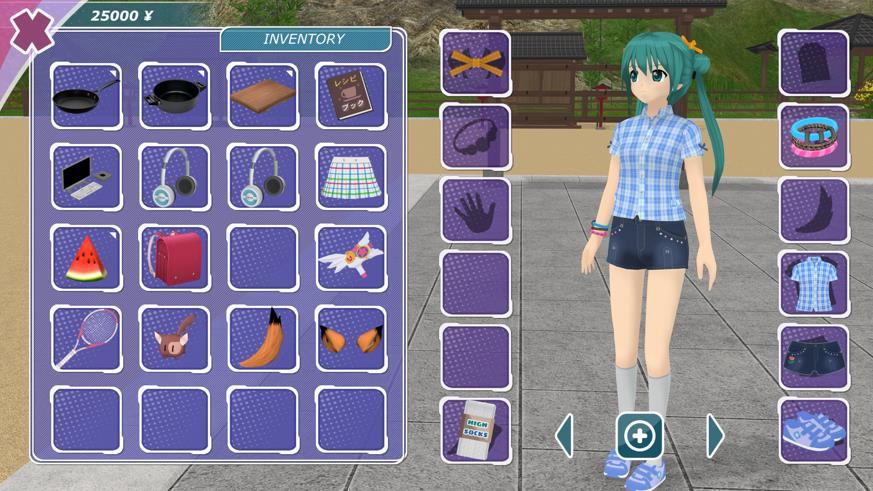The width and height of the screenshot is (873, 491).
Task: Click the equipped blue sneakers slot
Action: (813, 430)
